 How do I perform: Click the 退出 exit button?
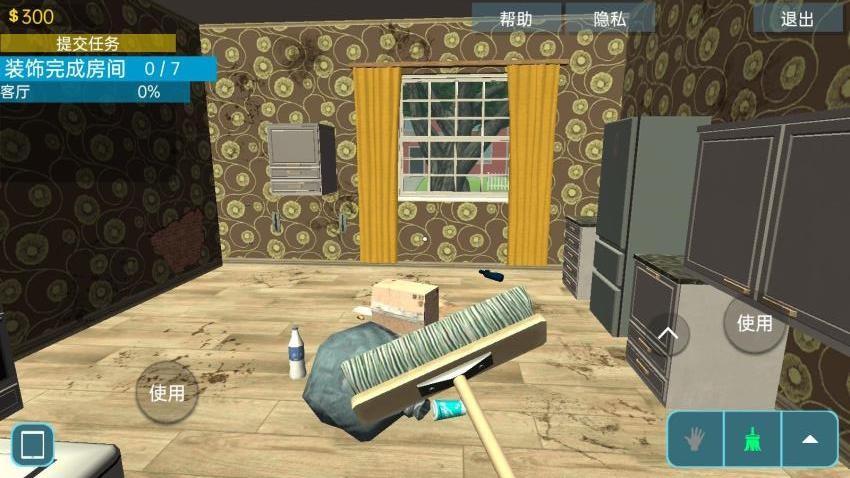point(796,18)
